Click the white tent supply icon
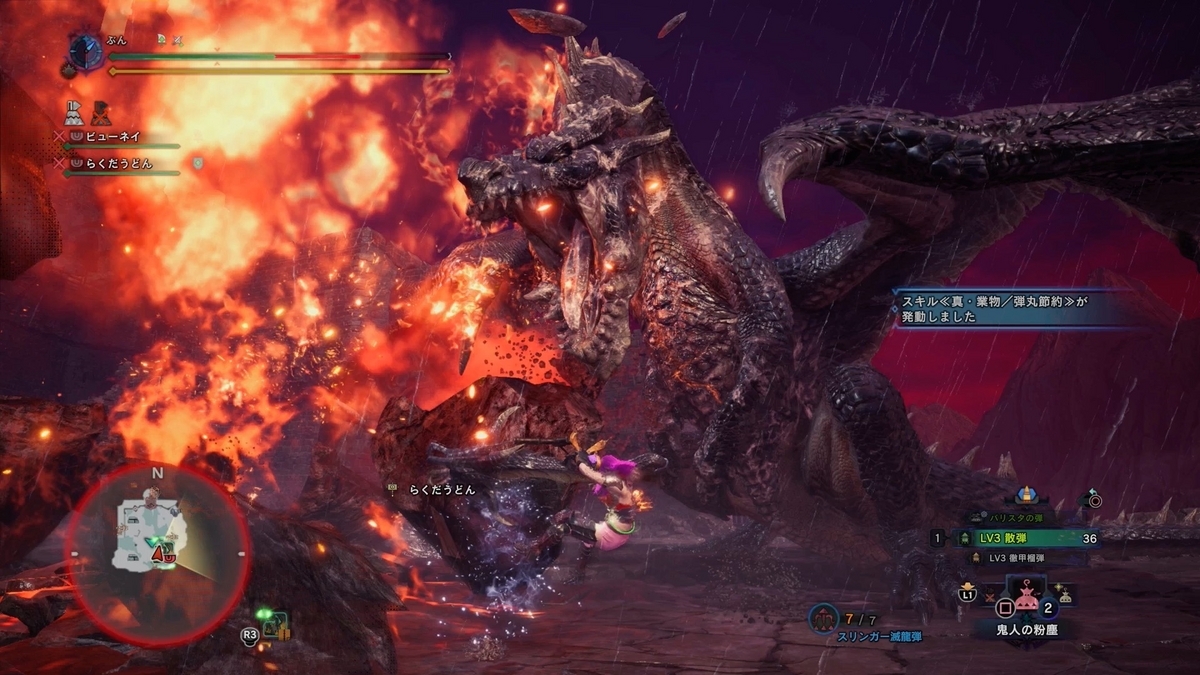The image size is (1200, 675). click(74, 110)
